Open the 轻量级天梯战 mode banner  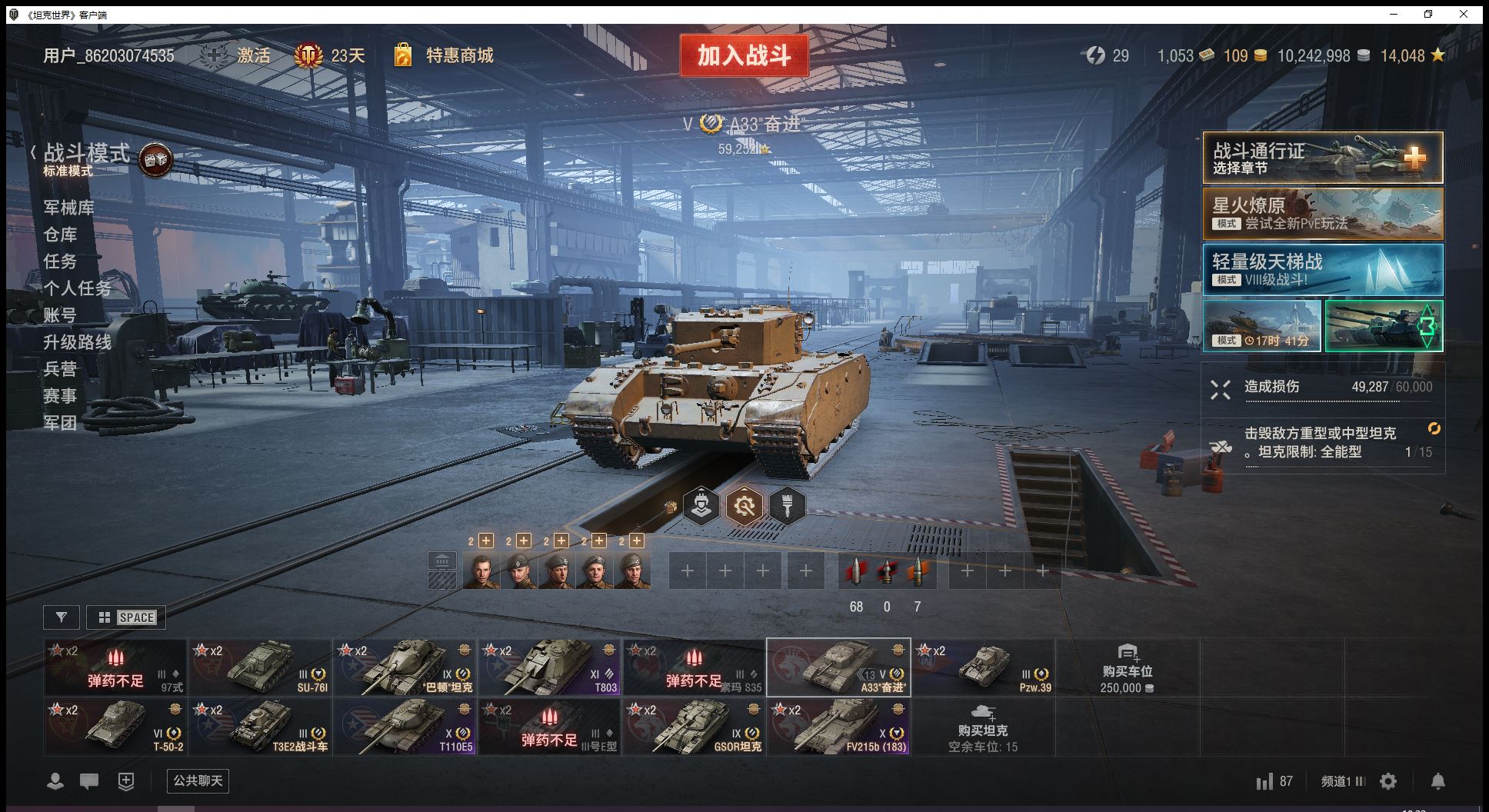coord(1322,270)
